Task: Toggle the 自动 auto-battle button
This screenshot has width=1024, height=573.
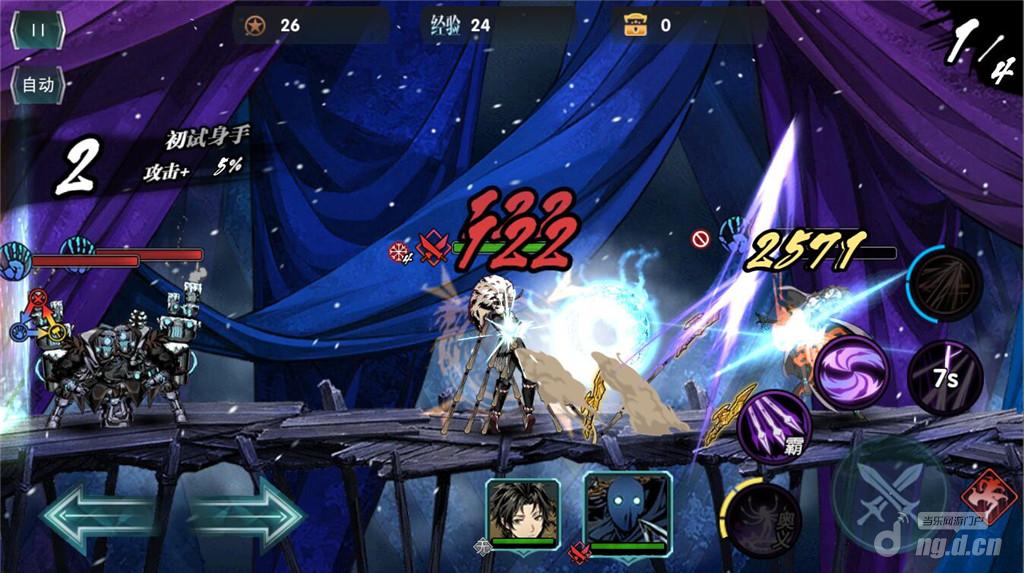Action: 38,85
